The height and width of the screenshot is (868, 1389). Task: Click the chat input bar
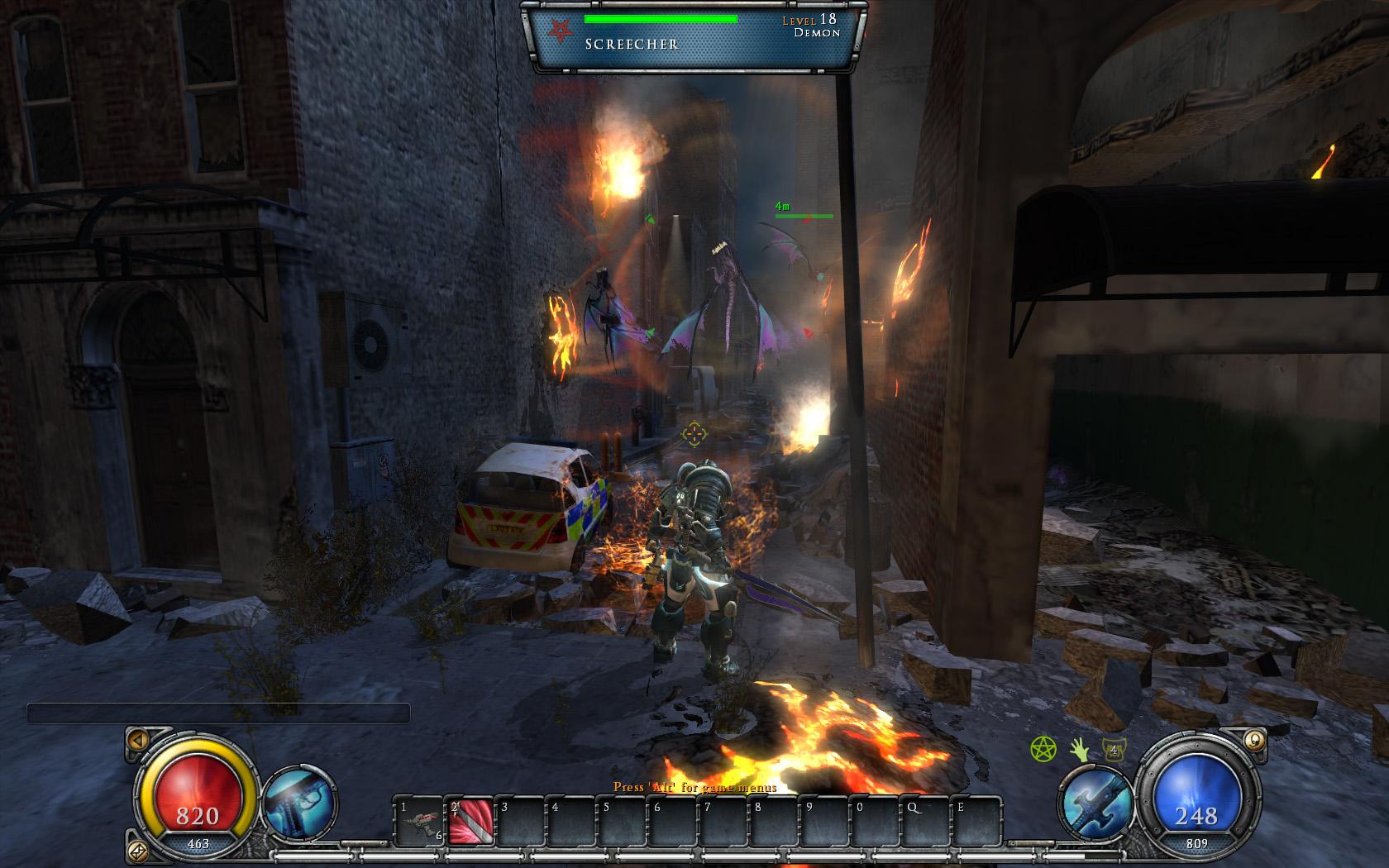218,713
